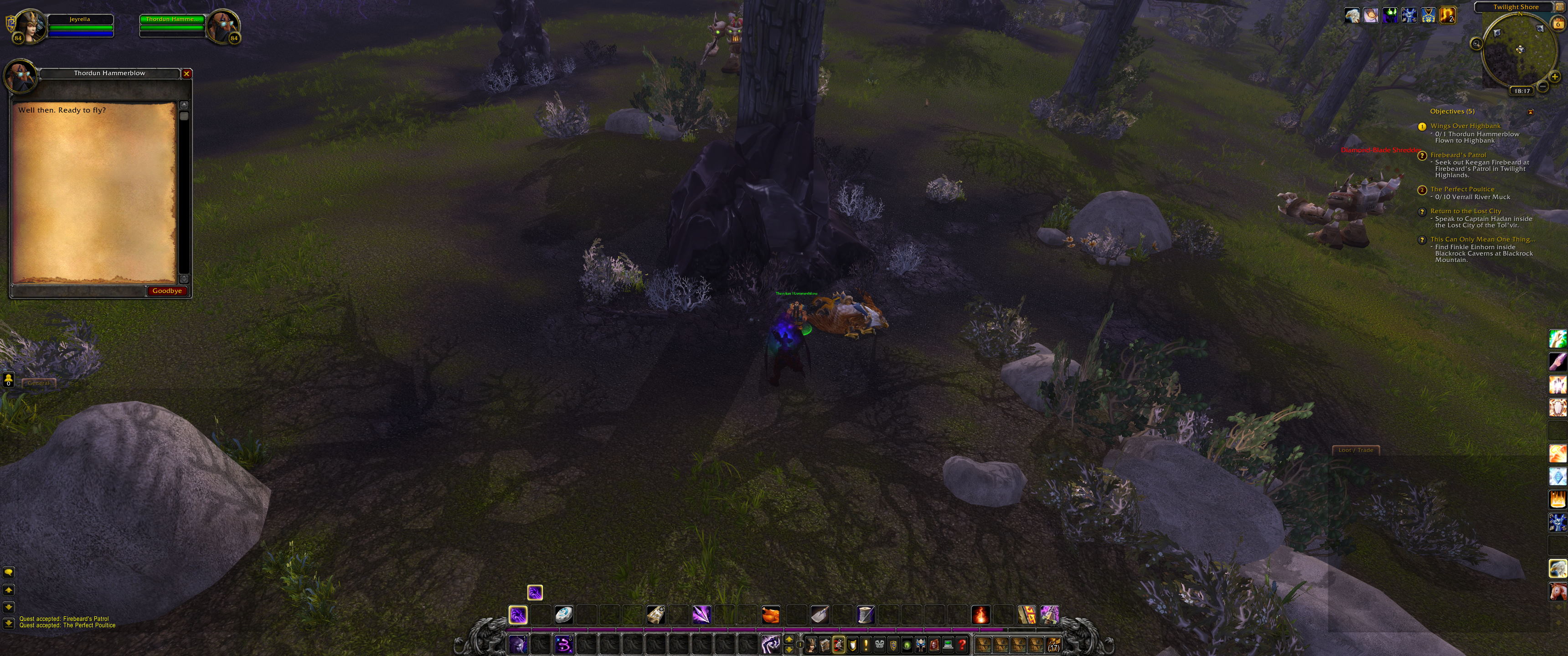The image size is (1568, 656).
Task: Open the quest log exclamation mark icon
Action: (866, 645)
